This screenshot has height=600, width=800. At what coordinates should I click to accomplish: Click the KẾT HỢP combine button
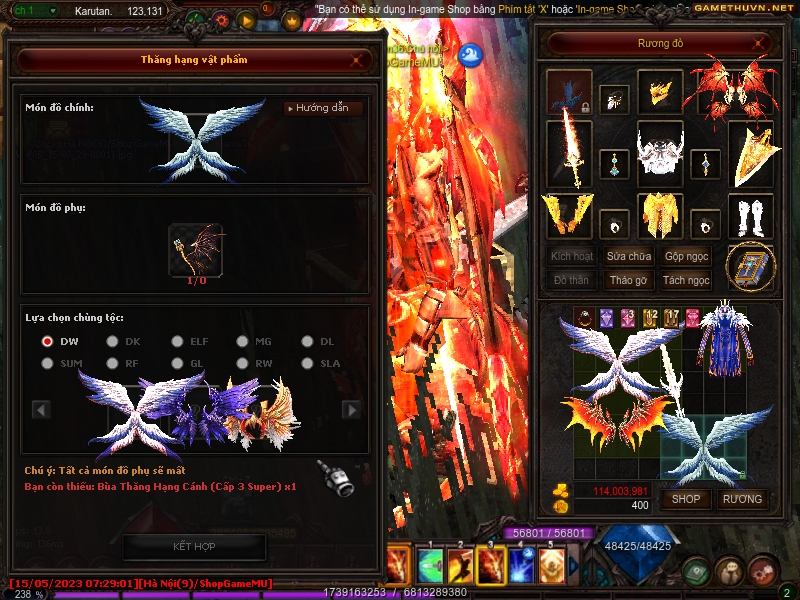[194, 546]
